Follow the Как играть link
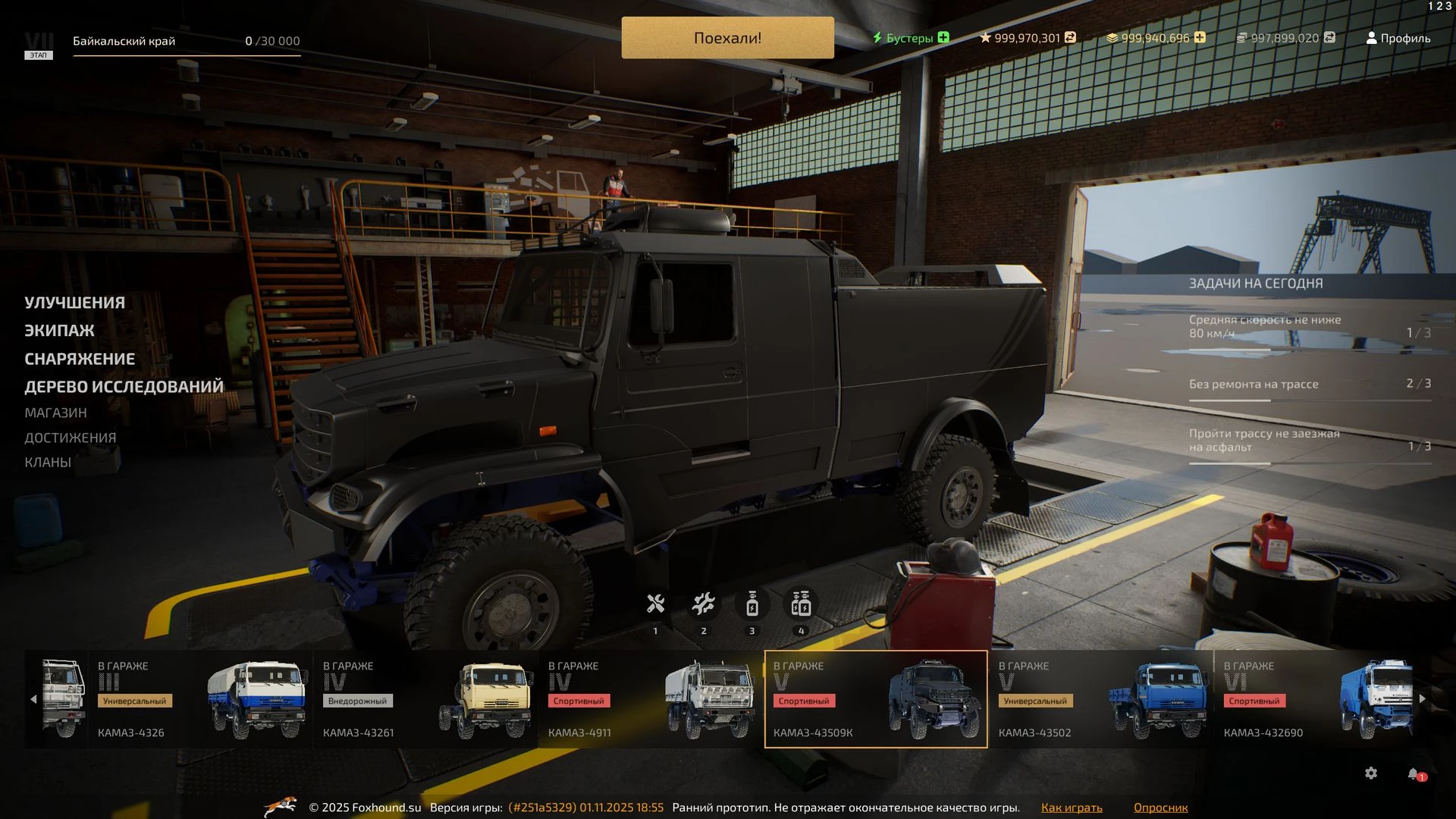Image resolution: width=1456 pixels, height=819 pixels. (x=1072, y=808)
